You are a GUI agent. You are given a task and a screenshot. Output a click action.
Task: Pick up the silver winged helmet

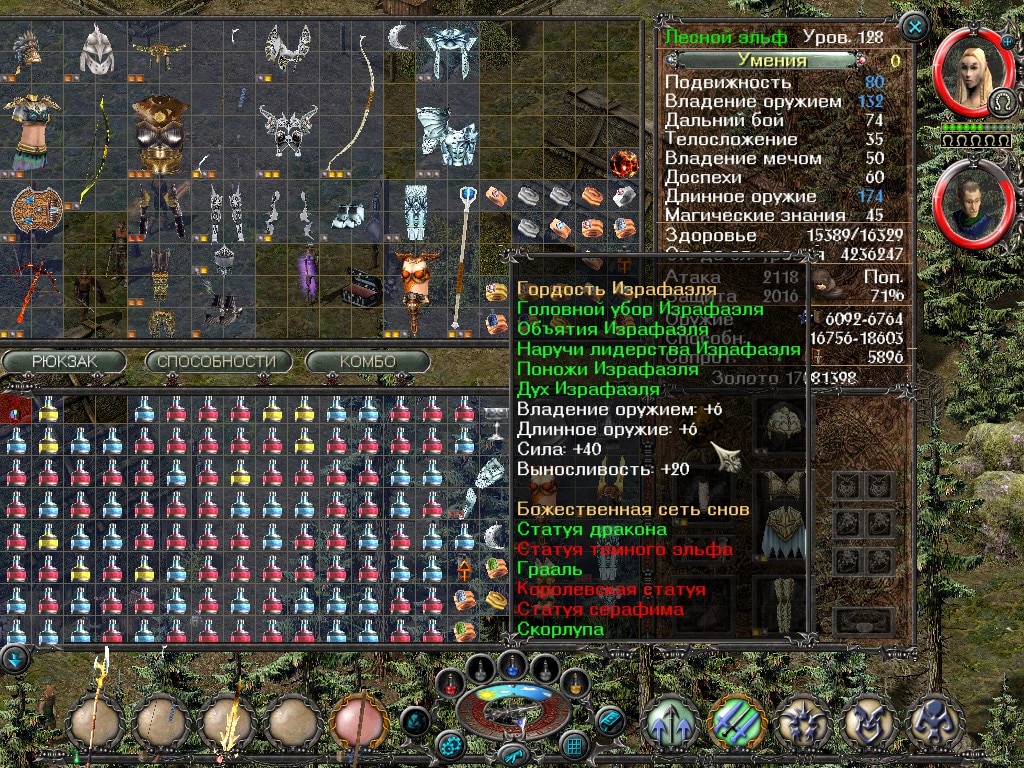pos(97,45)
